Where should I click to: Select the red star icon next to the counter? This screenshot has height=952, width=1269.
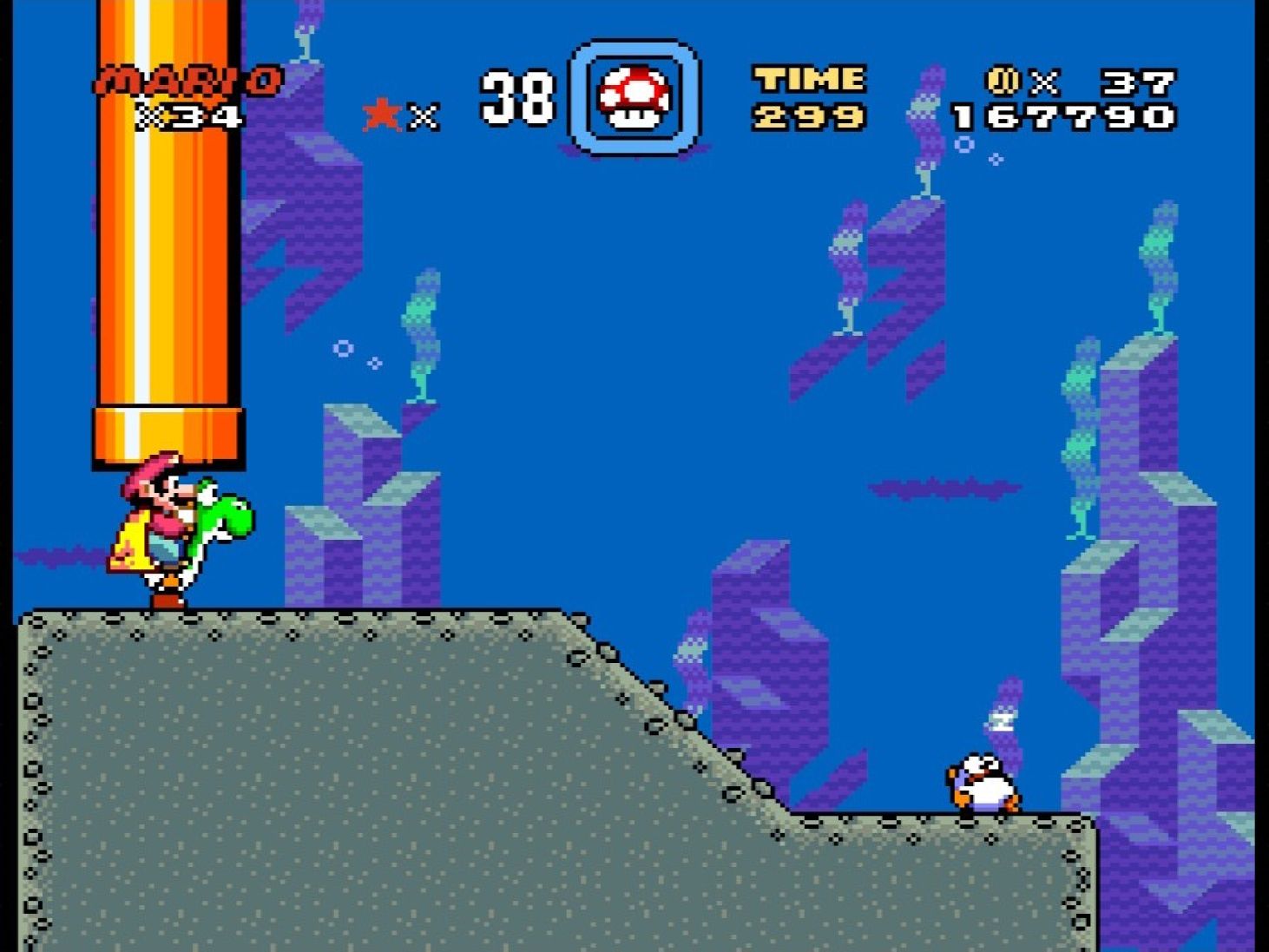(380, 111)
